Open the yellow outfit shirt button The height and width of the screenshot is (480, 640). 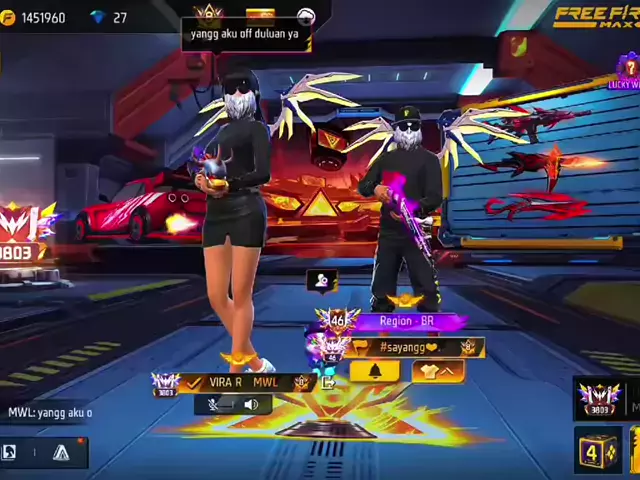(436, 371)
